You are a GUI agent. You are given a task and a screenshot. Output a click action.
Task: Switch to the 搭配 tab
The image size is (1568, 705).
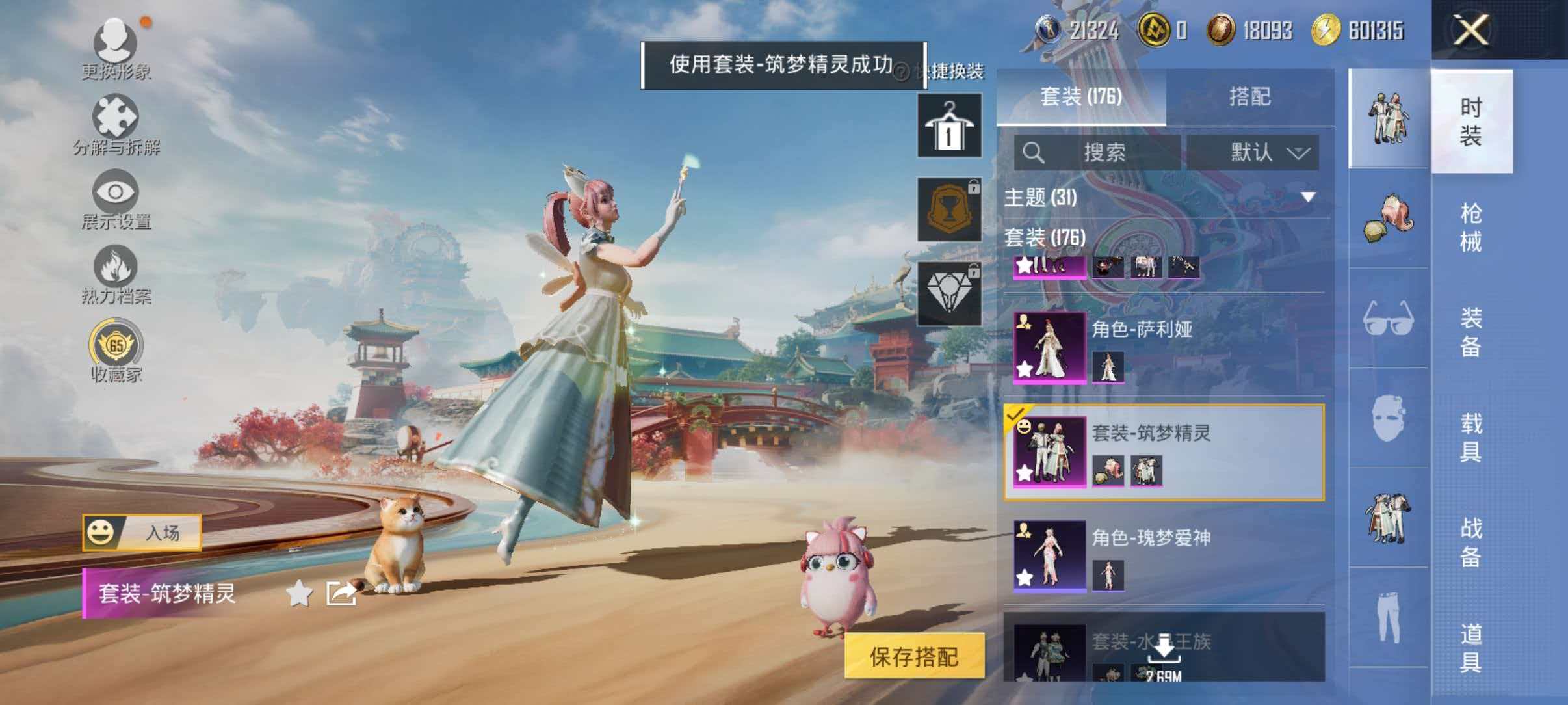[1255, 98]
